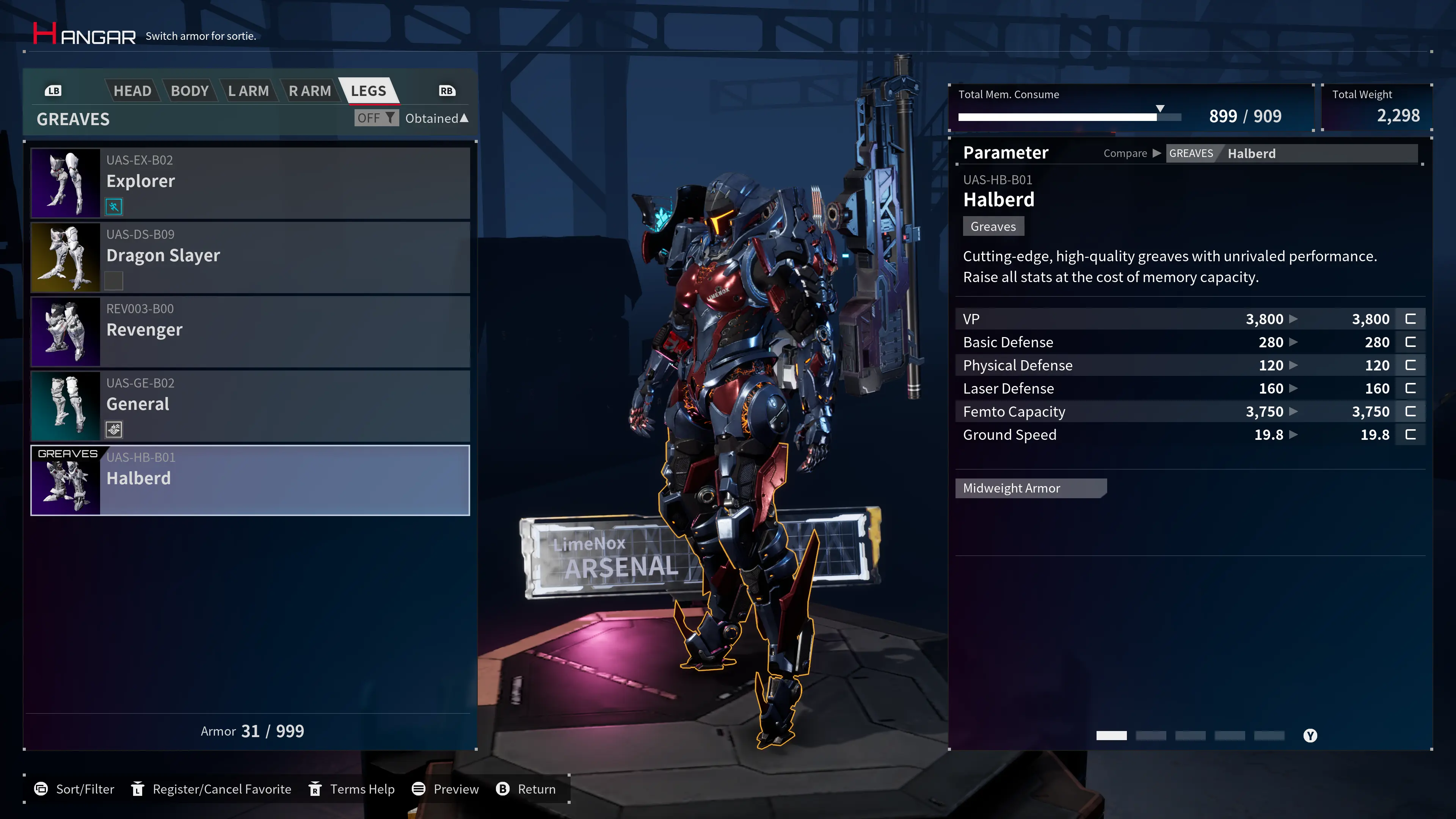Screen dimensions: 1456x819
Task: Open Terms Help
Action: (x=351, y=789)
